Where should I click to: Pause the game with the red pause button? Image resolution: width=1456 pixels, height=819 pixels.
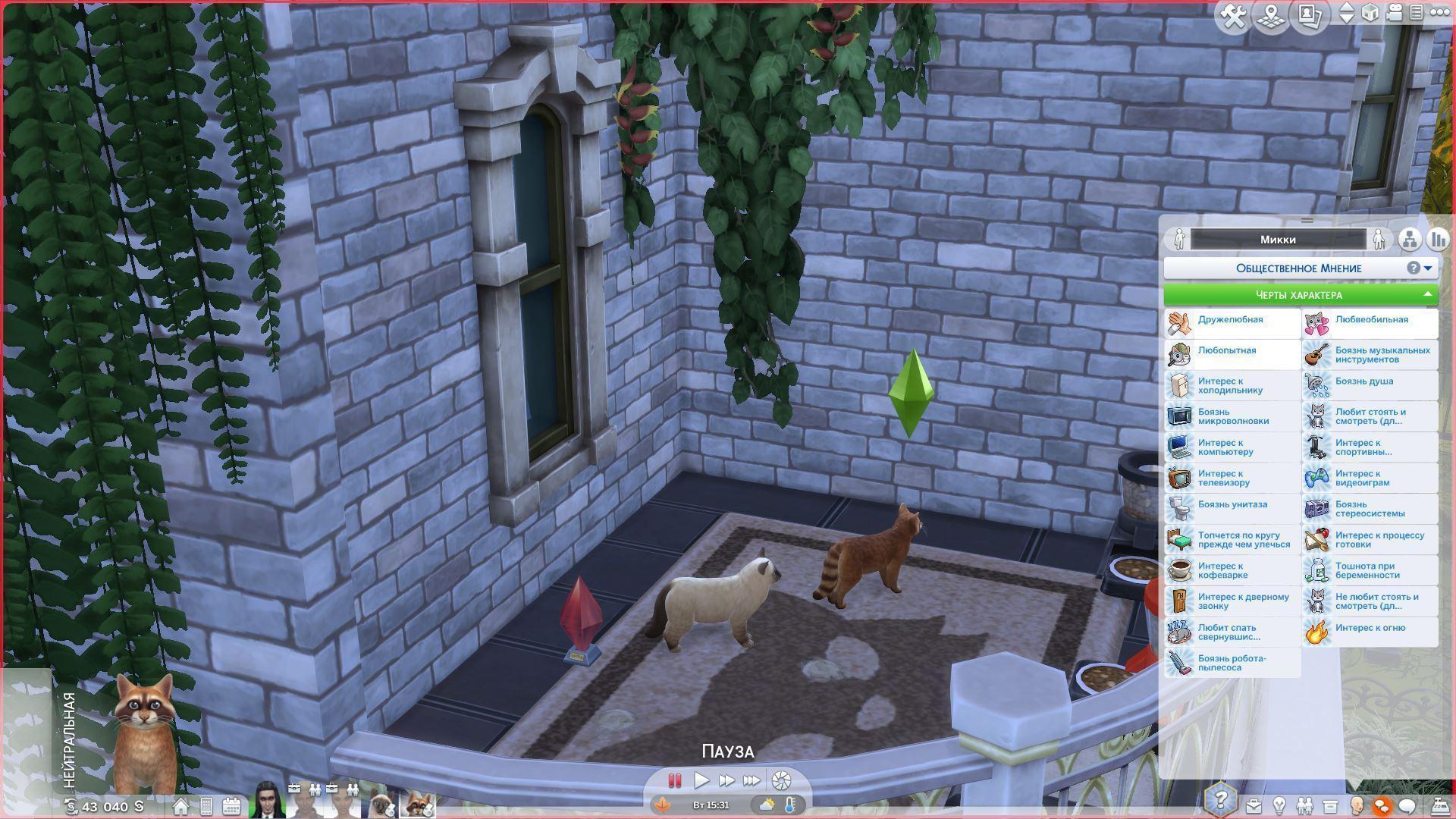click(674, 780)
